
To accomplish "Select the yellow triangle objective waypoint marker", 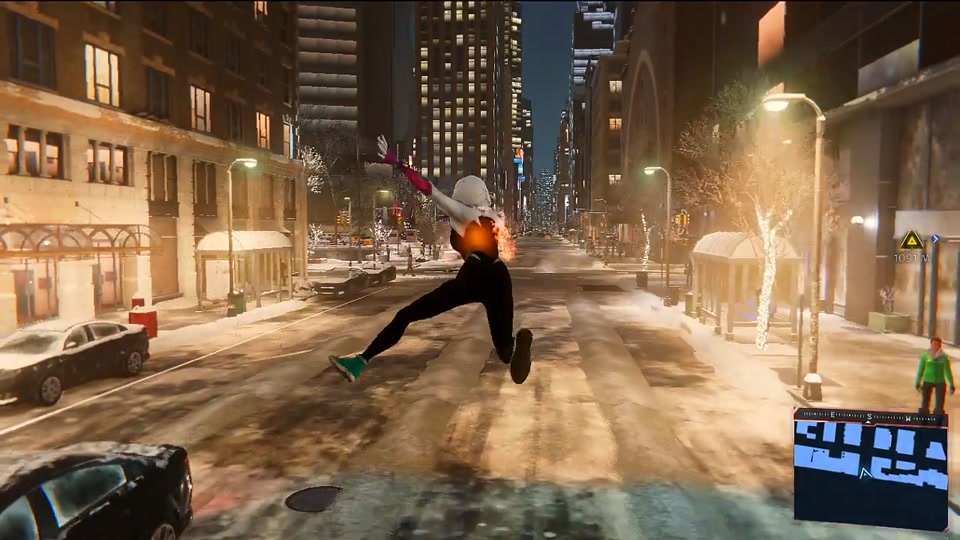I will (911, 240).
